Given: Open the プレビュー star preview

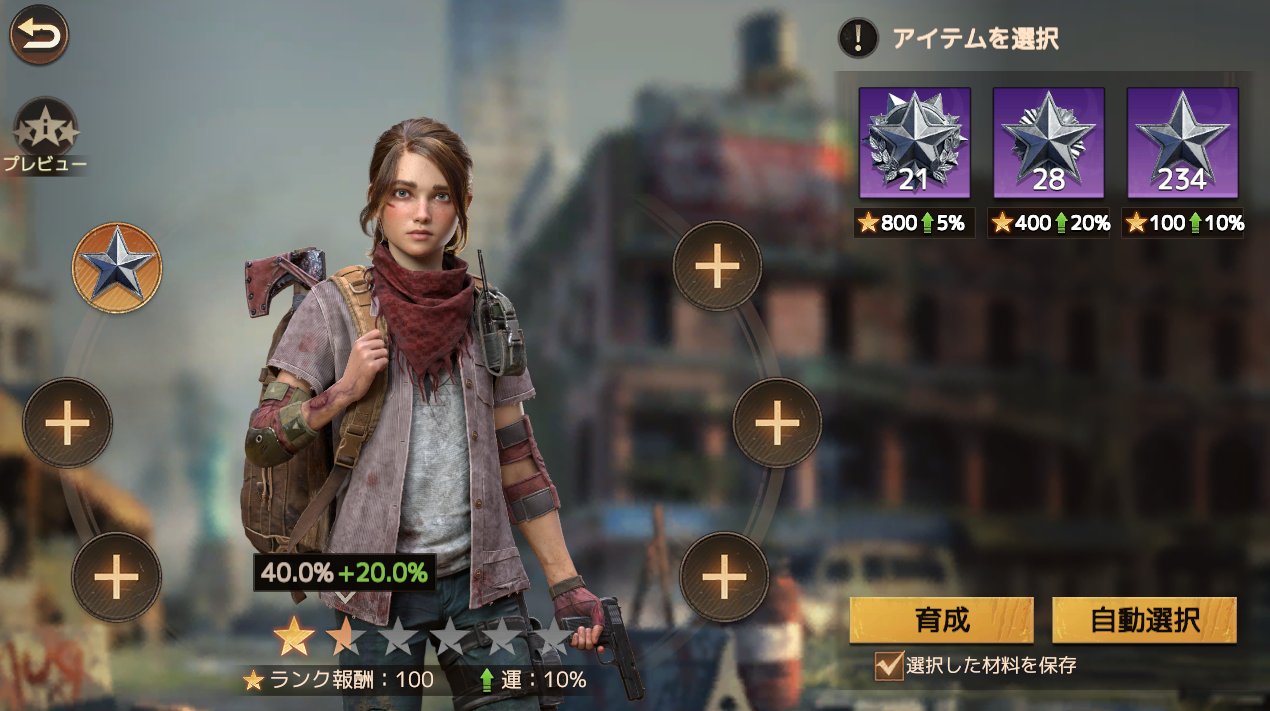Looking at the screenshot, I should click(45, 131).
